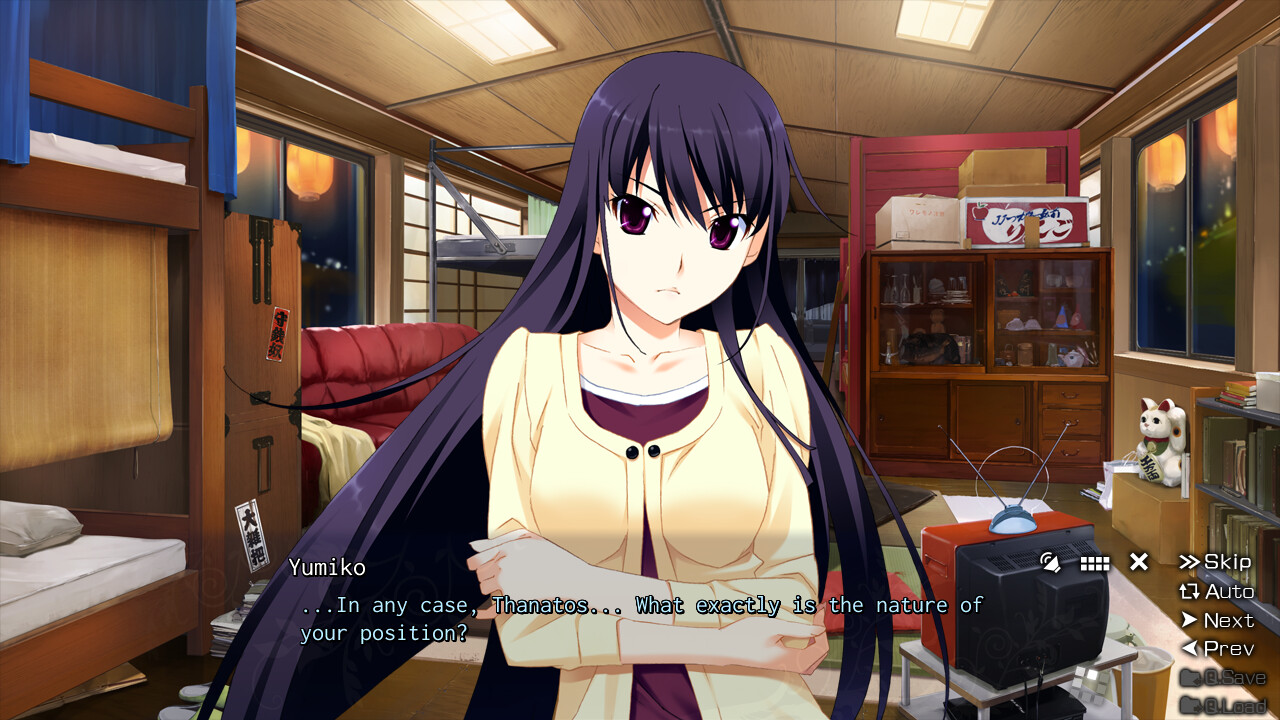Open the menu via the grid icon

click(1095, 563)
